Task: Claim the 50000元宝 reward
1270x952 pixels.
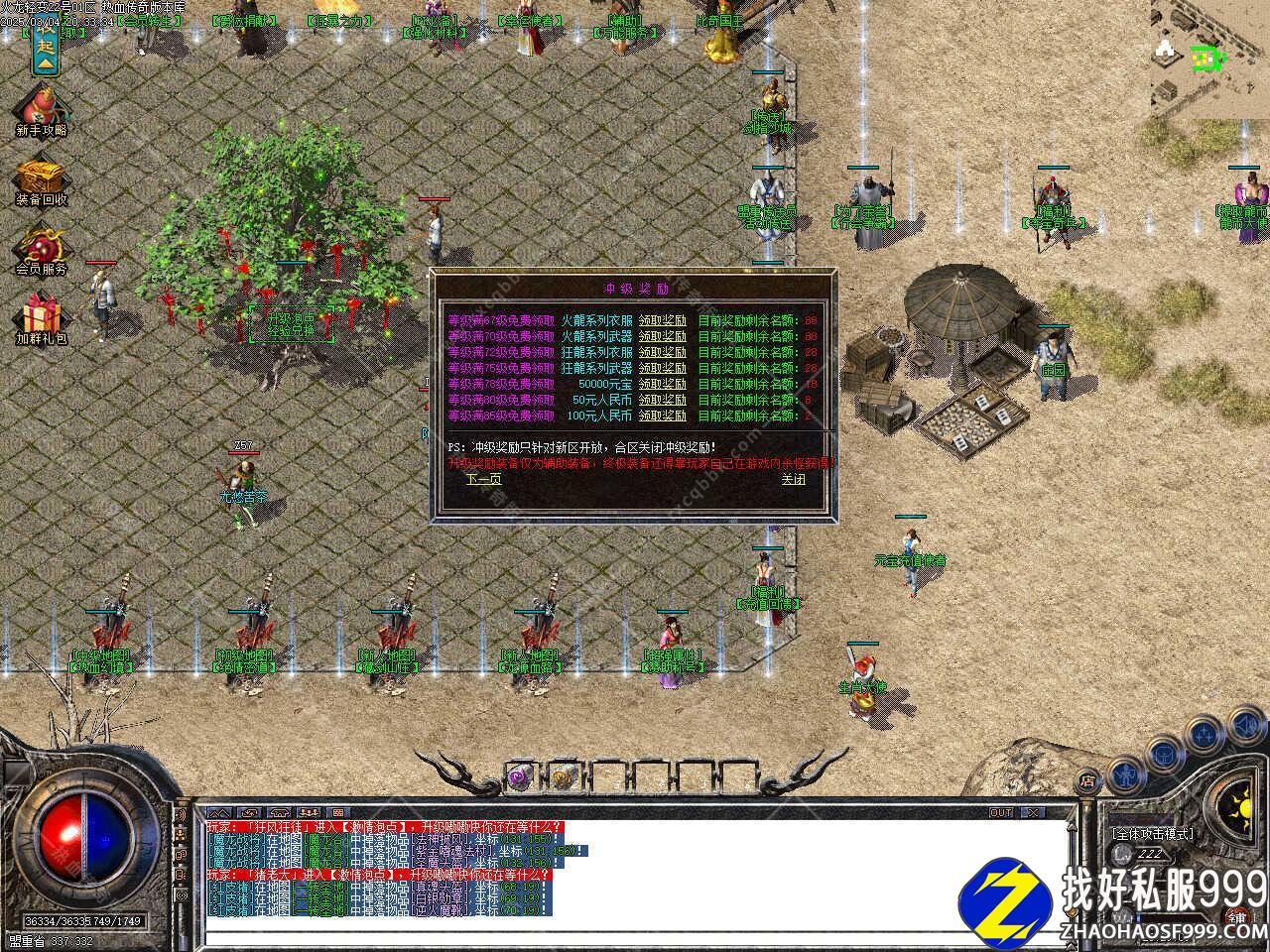Action: point(662,384)
